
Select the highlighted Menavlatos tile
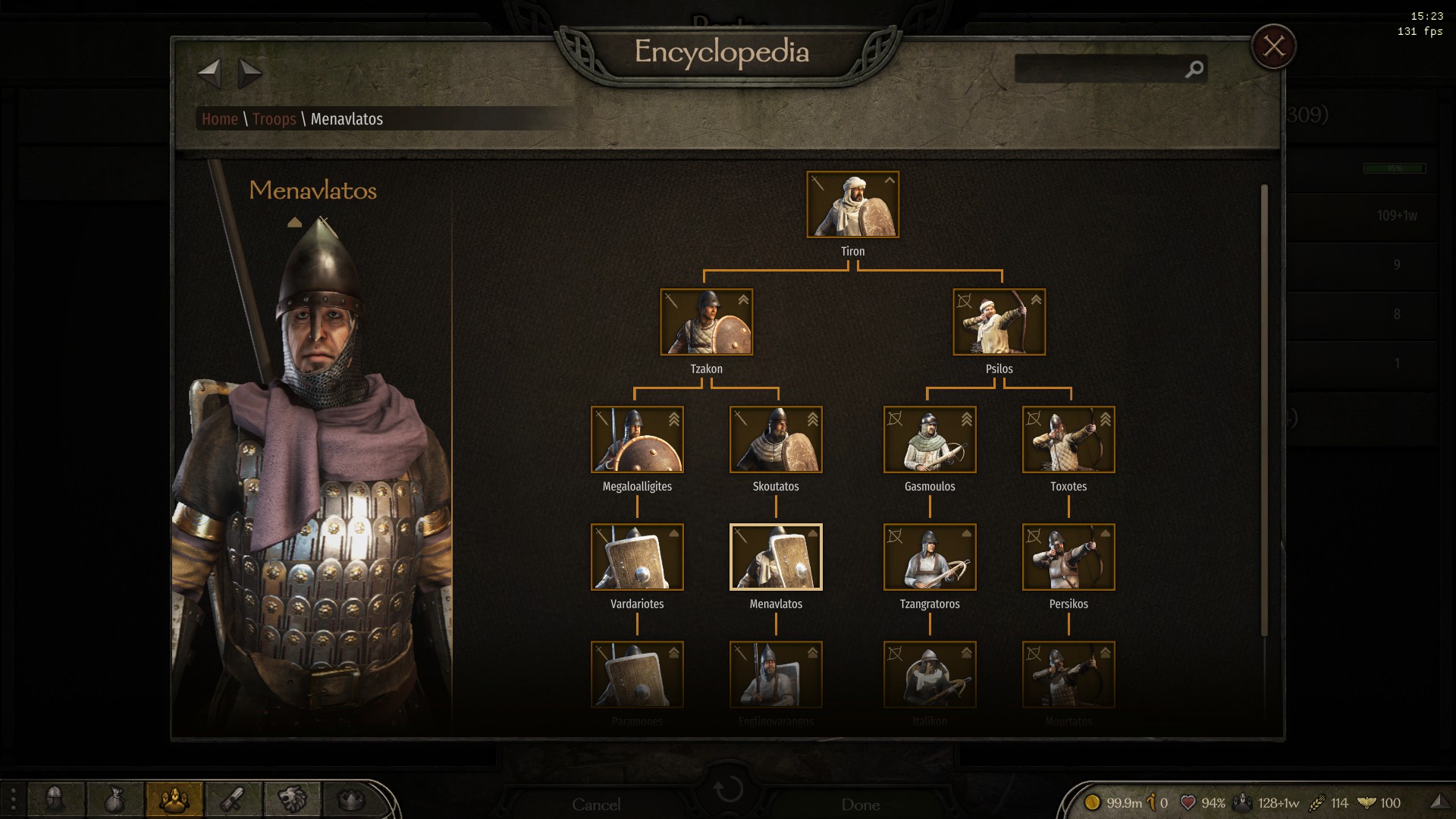pos(775,557)
